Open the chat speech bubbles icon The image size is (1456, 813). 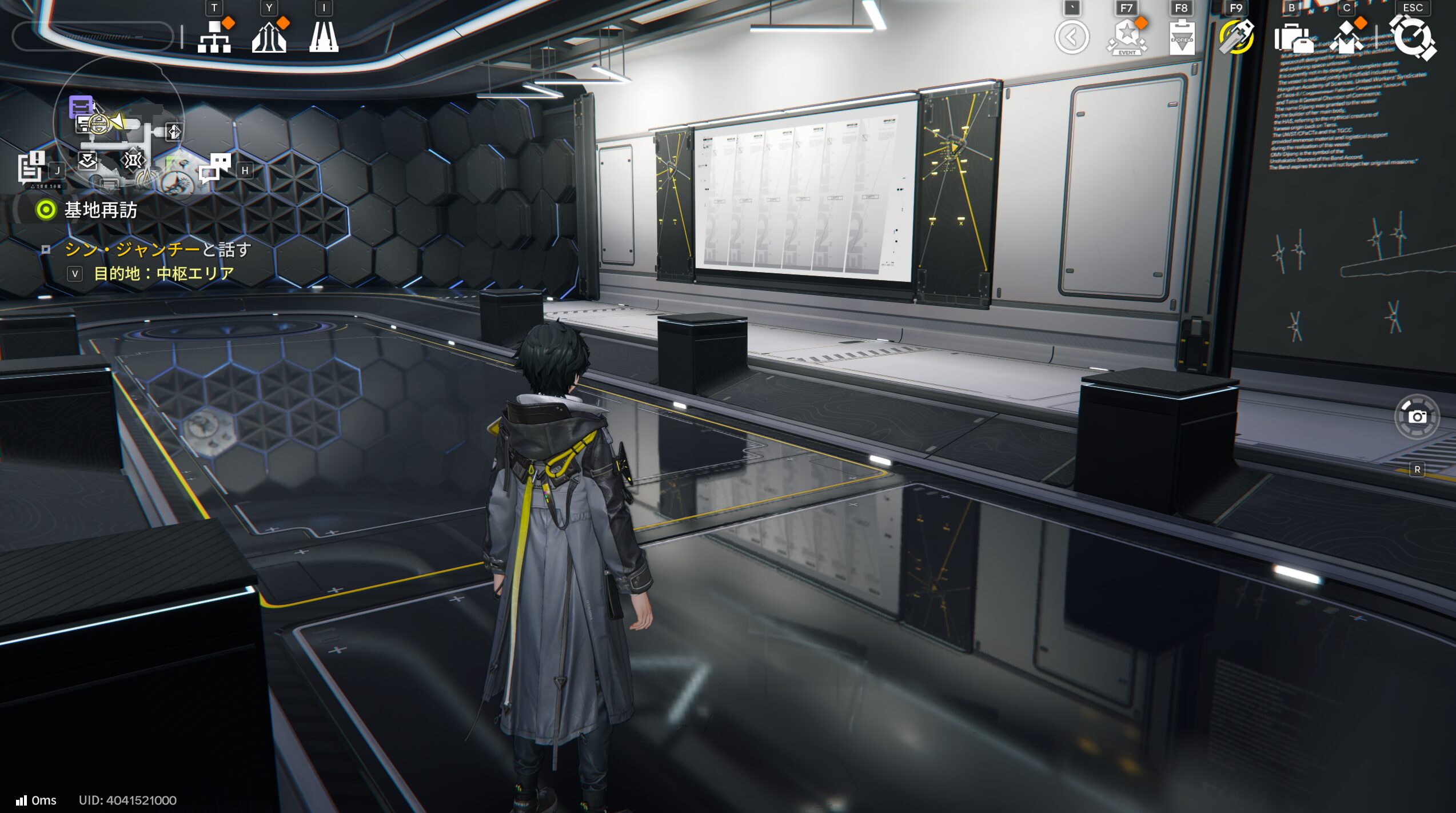(x=215, y=168)
